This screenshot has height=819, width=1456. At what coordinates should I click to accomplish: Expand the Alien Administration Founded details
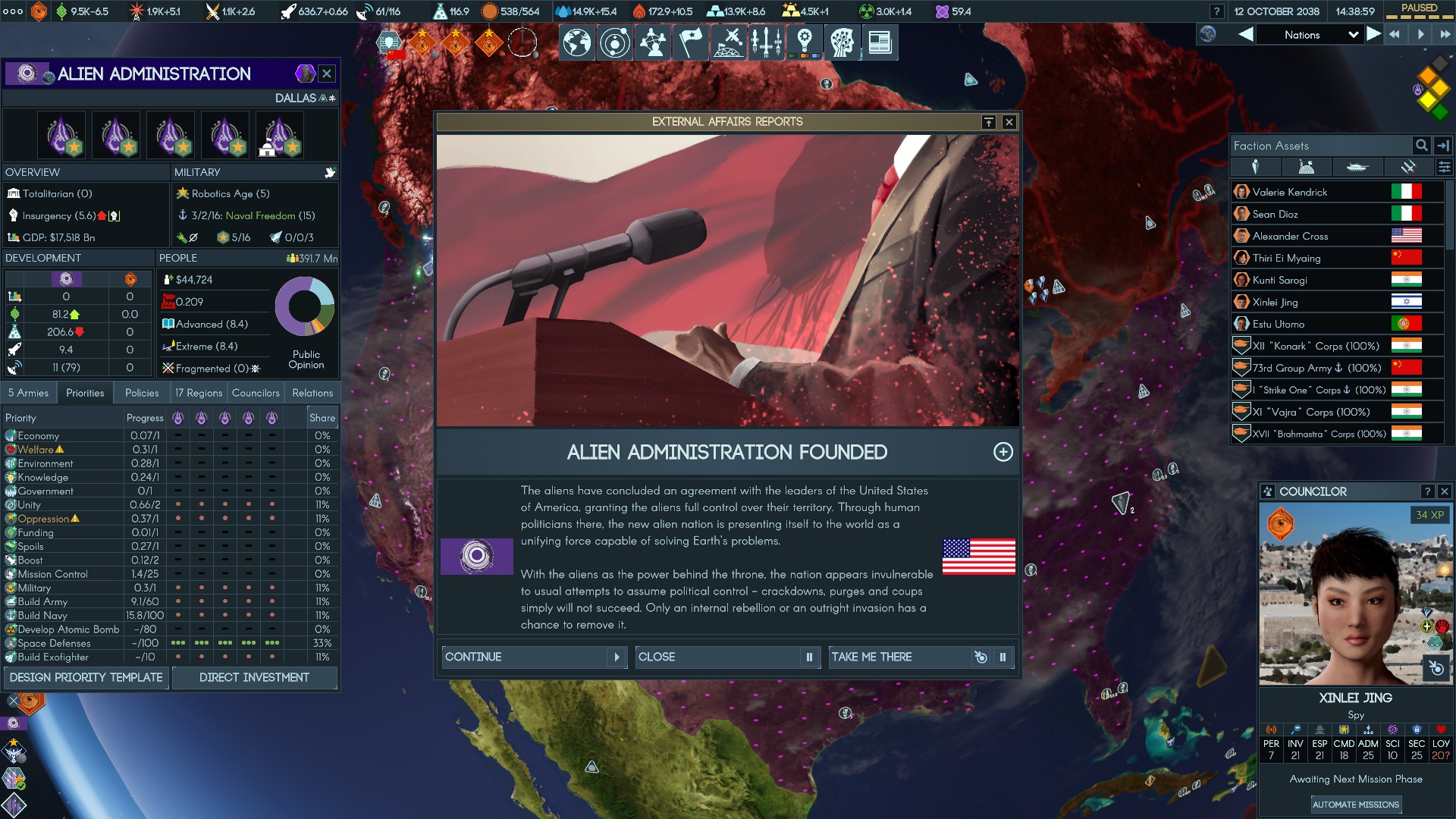pyautogui.click(x=1003, y=452)
